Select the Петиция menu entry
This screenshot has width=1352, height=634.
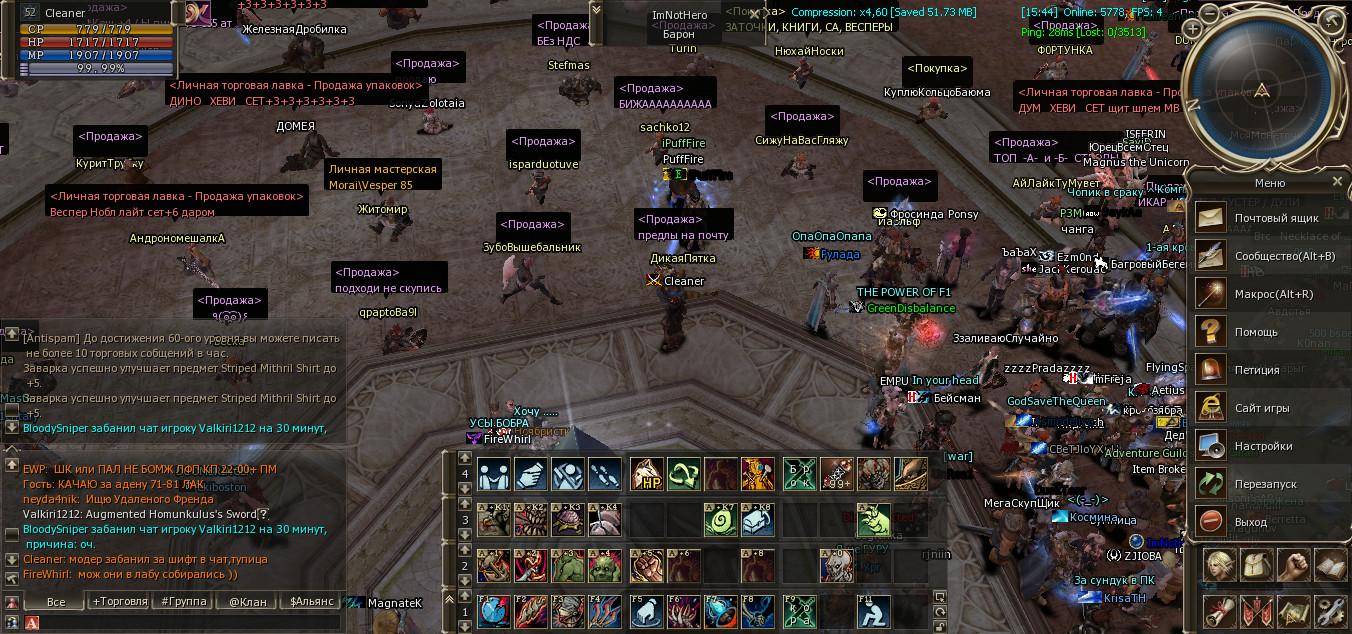point(1212,369)
